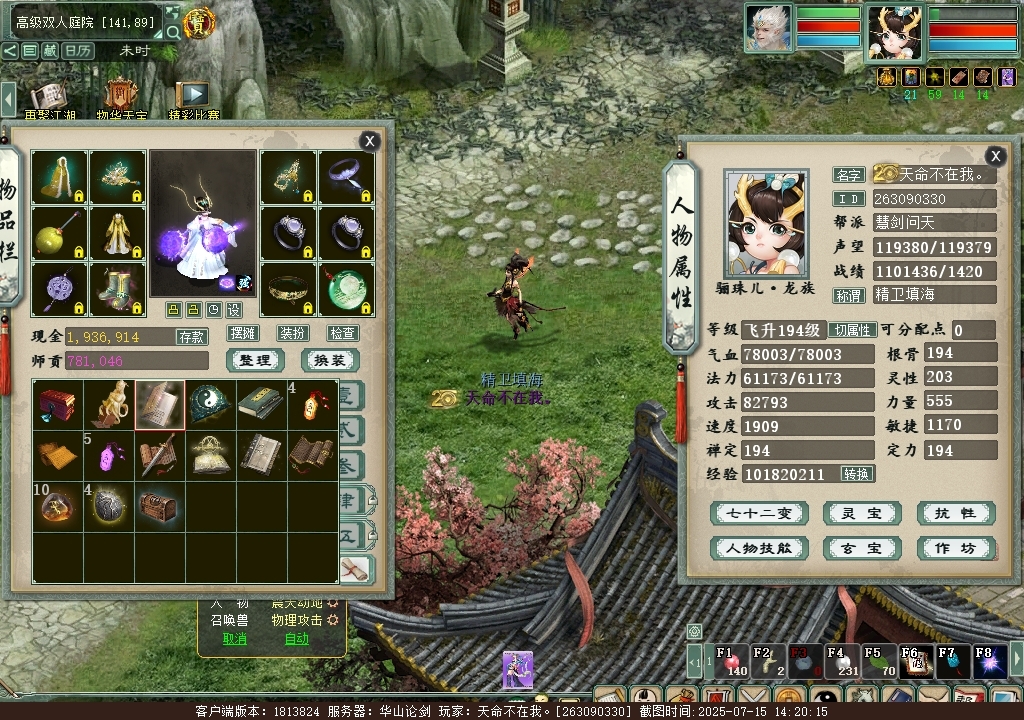Screen dimensions: 1024x720
Task: Open the 精彩比赛 match replay icon
Action: (192, 98)
